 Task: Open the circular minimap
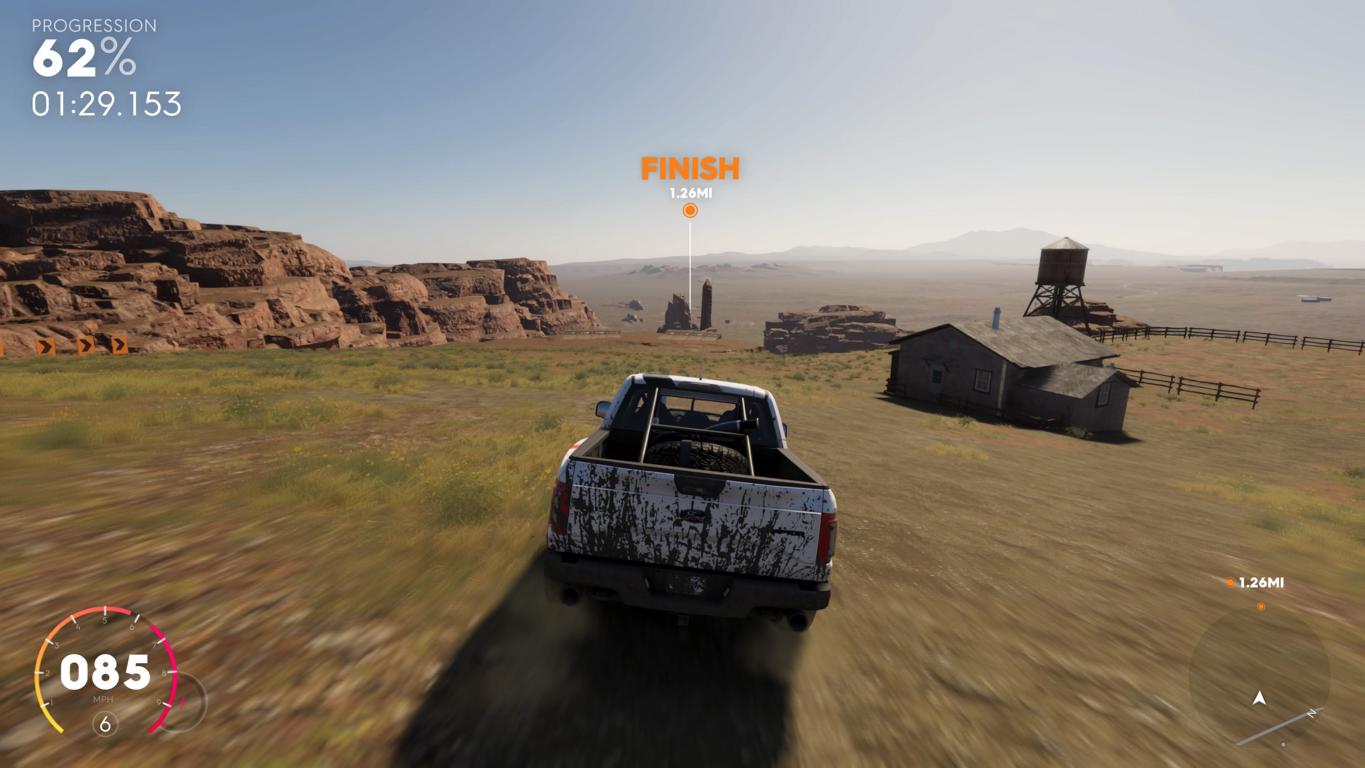(x=1259, y=676)
